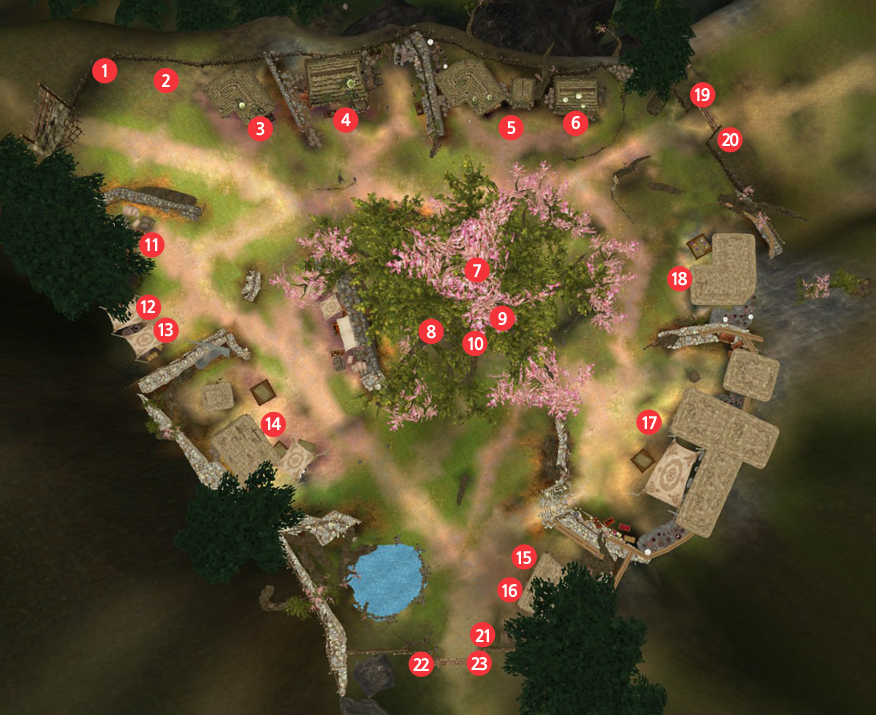Click map marker number 15
The height and width of the screenshot is (715, 876).
point(524,557)
